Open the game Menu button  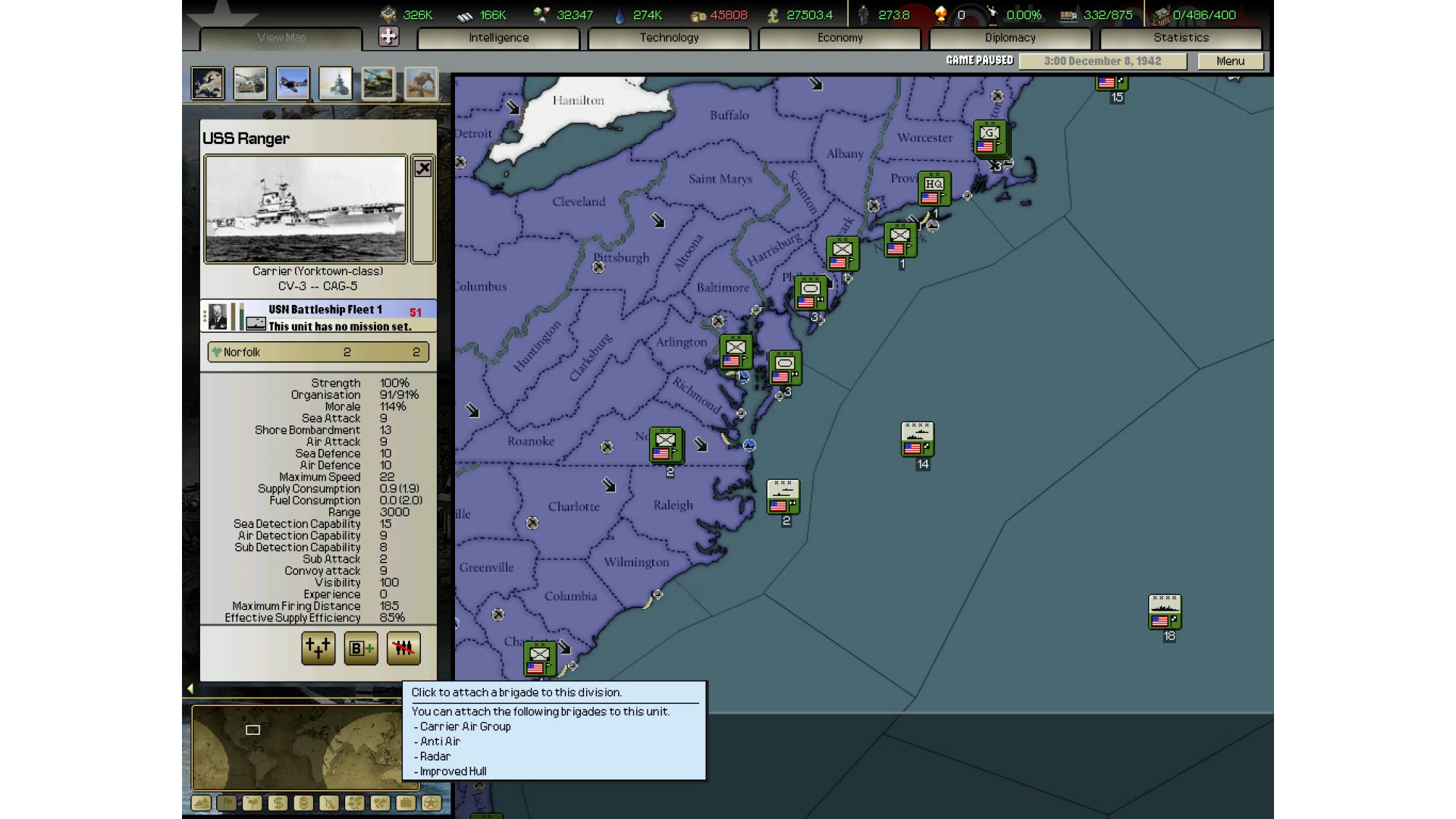(x=1230, y=61)
